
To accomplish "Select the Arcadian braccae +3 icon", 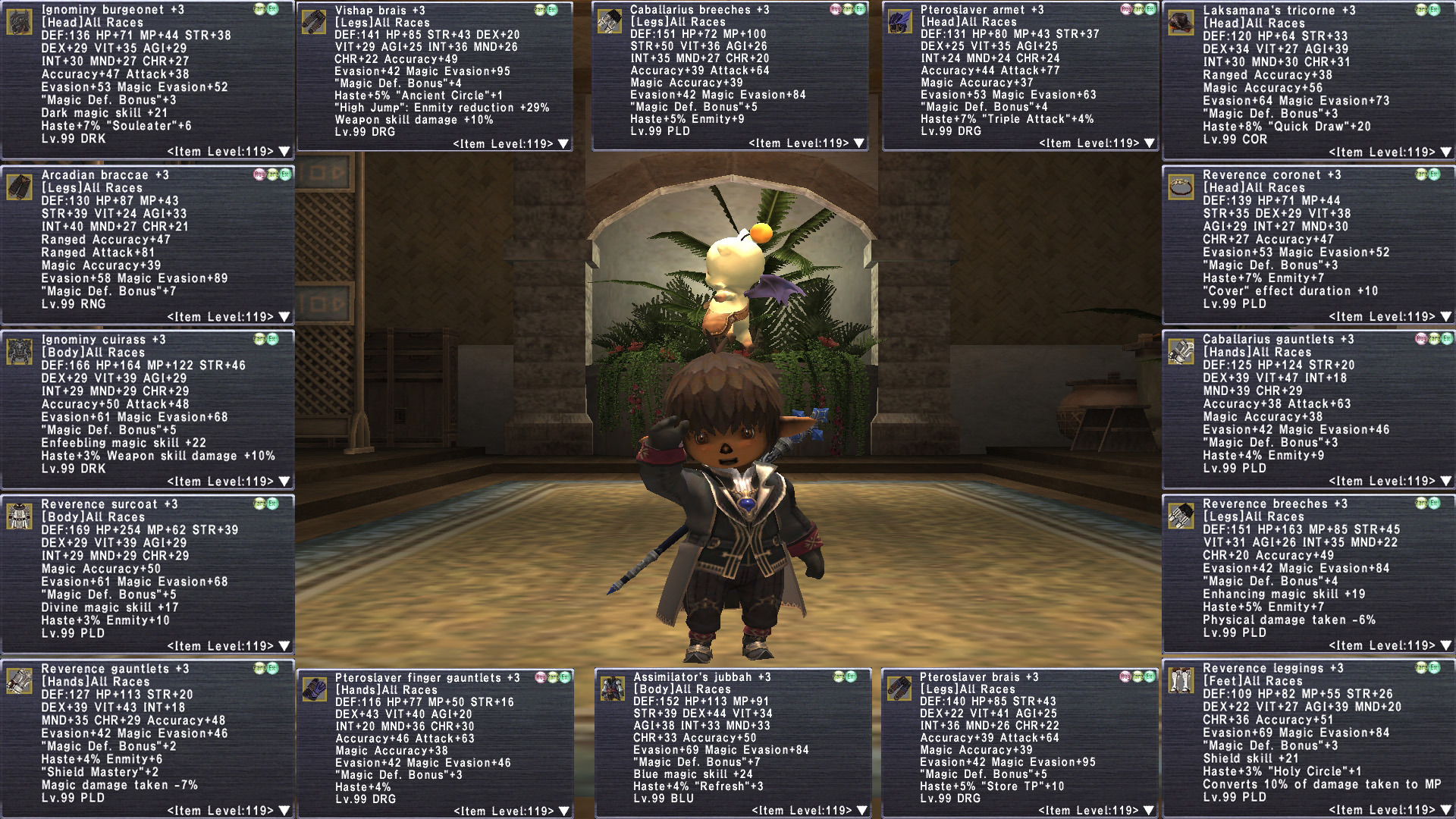I will [x=20, y=187].
